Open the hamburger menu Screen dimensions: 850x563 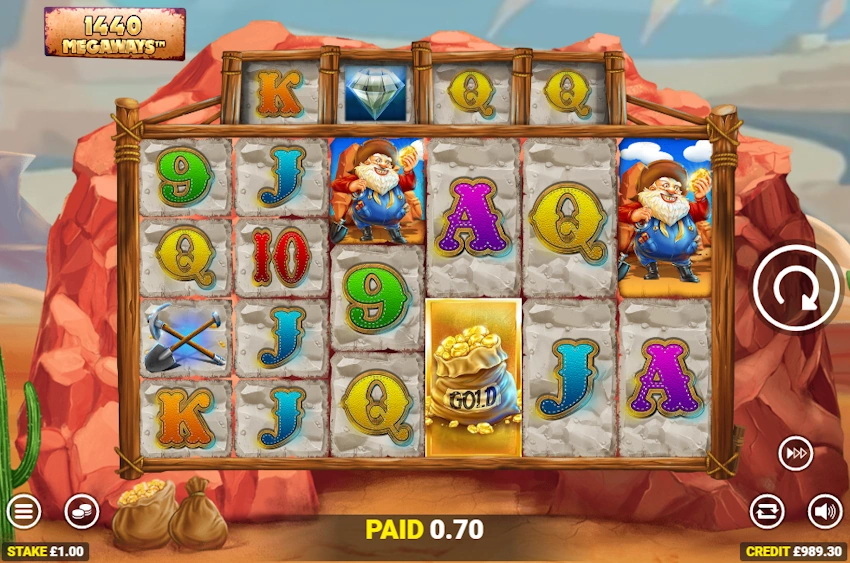[x=23, y=512]
